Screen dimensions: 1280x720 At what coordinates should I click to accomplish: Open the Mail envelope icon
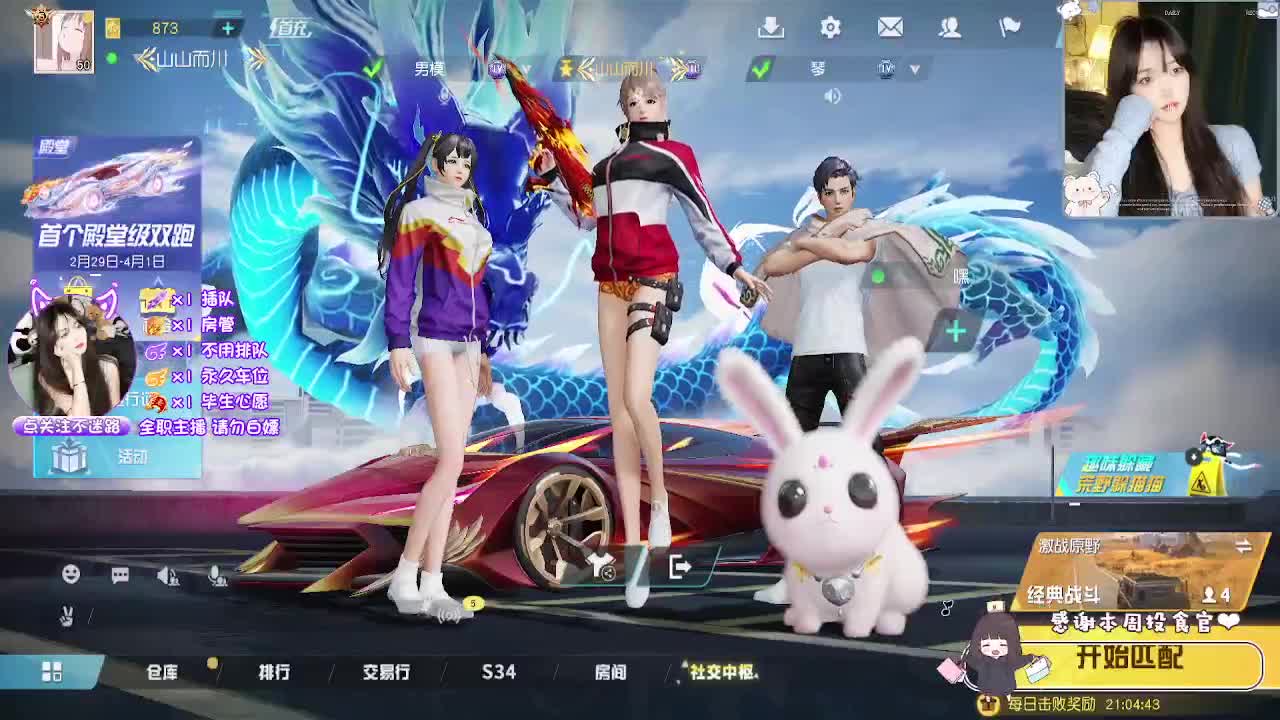point(891,28)
